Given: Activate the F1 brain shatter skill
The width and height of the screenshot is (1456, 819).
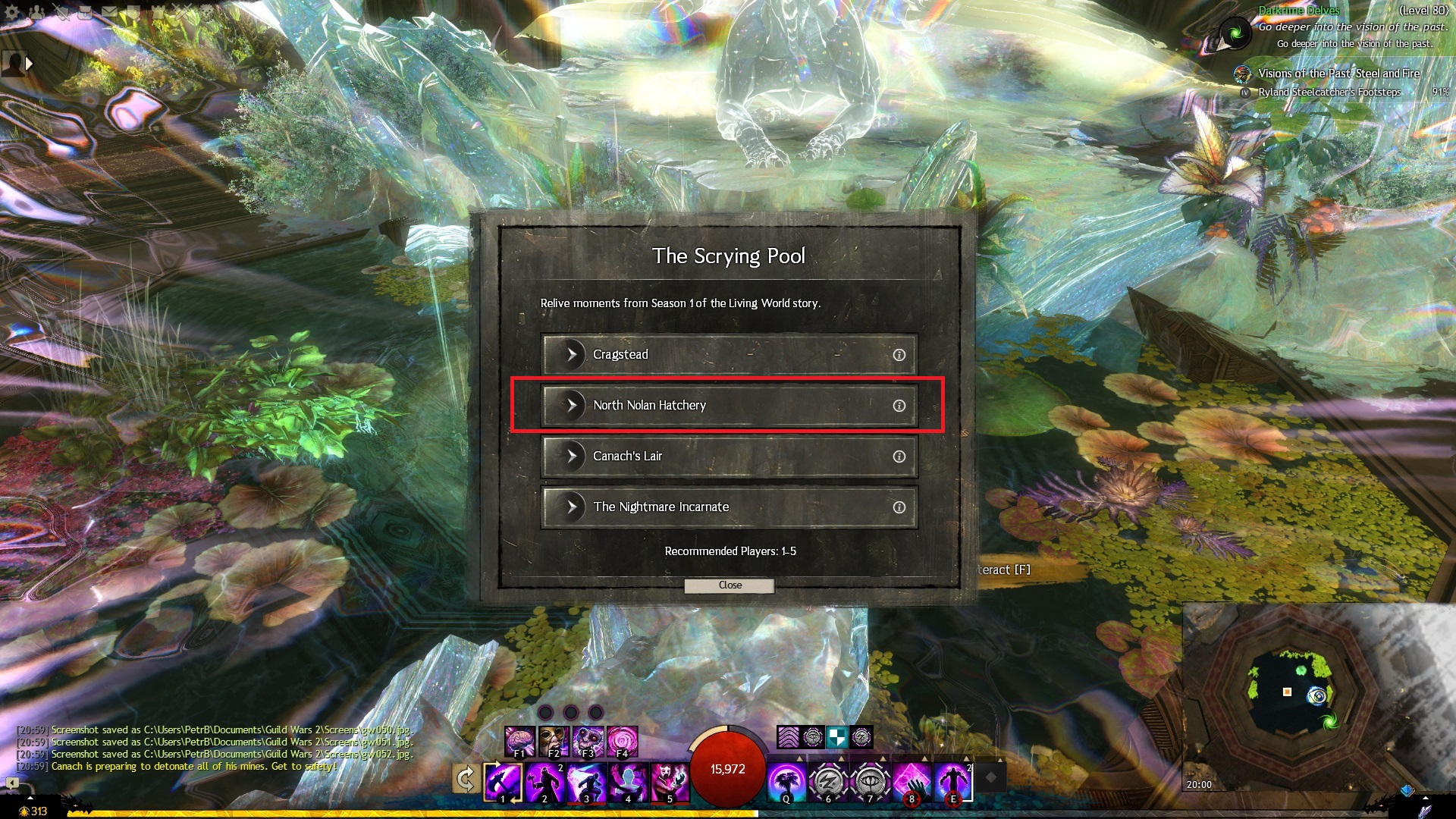Looking at the screenshot, I should click(x=520, y=742).
